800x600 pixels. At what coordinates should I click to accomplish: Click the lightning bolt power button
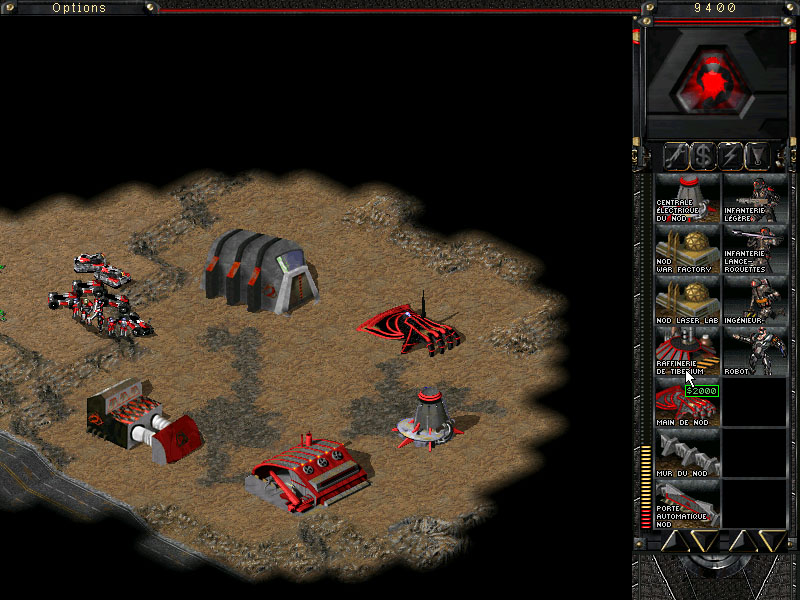click(730, 155)
